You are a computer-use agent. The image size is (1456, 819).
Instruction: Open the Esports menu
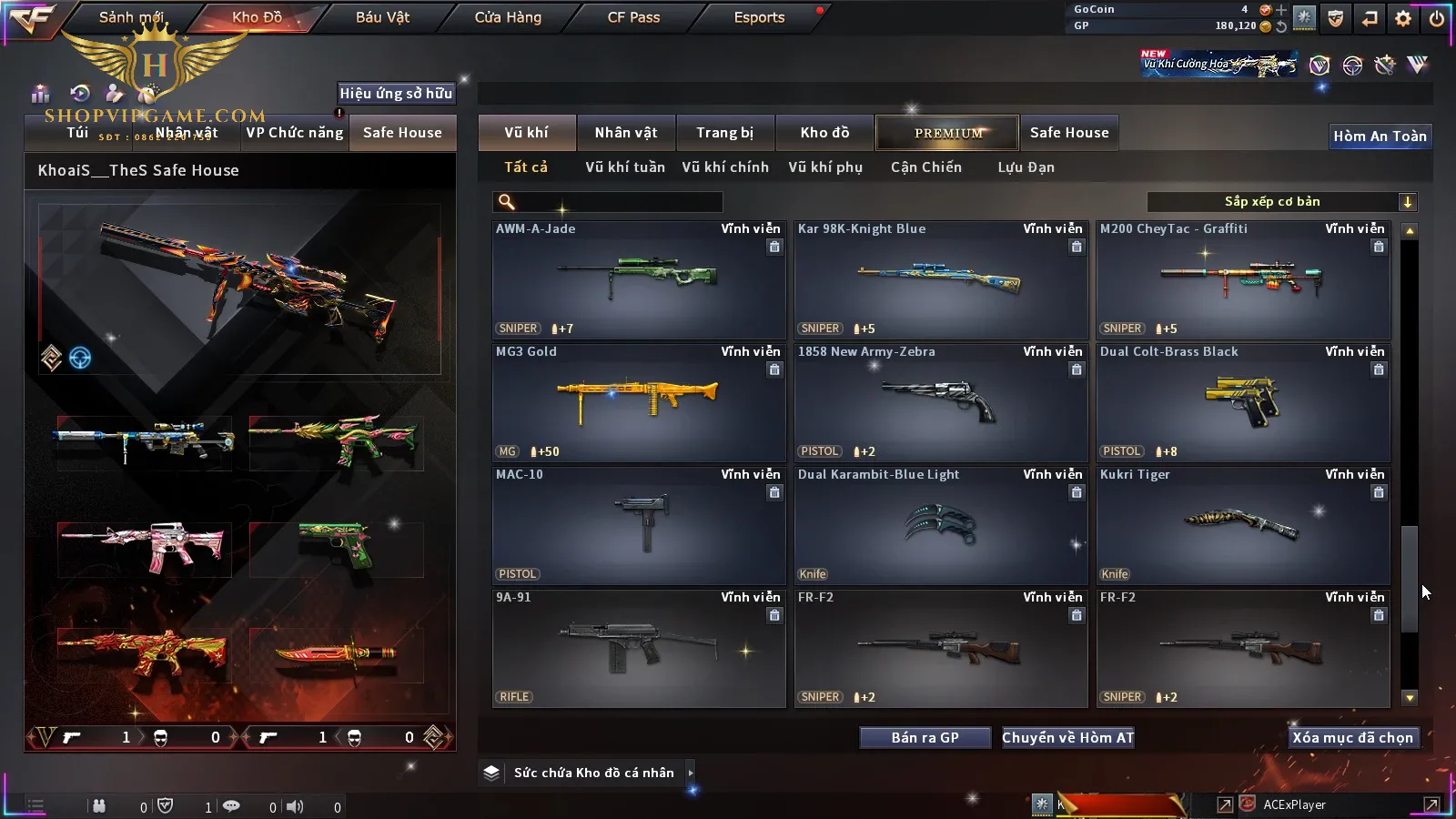click(x=759, y=17)
